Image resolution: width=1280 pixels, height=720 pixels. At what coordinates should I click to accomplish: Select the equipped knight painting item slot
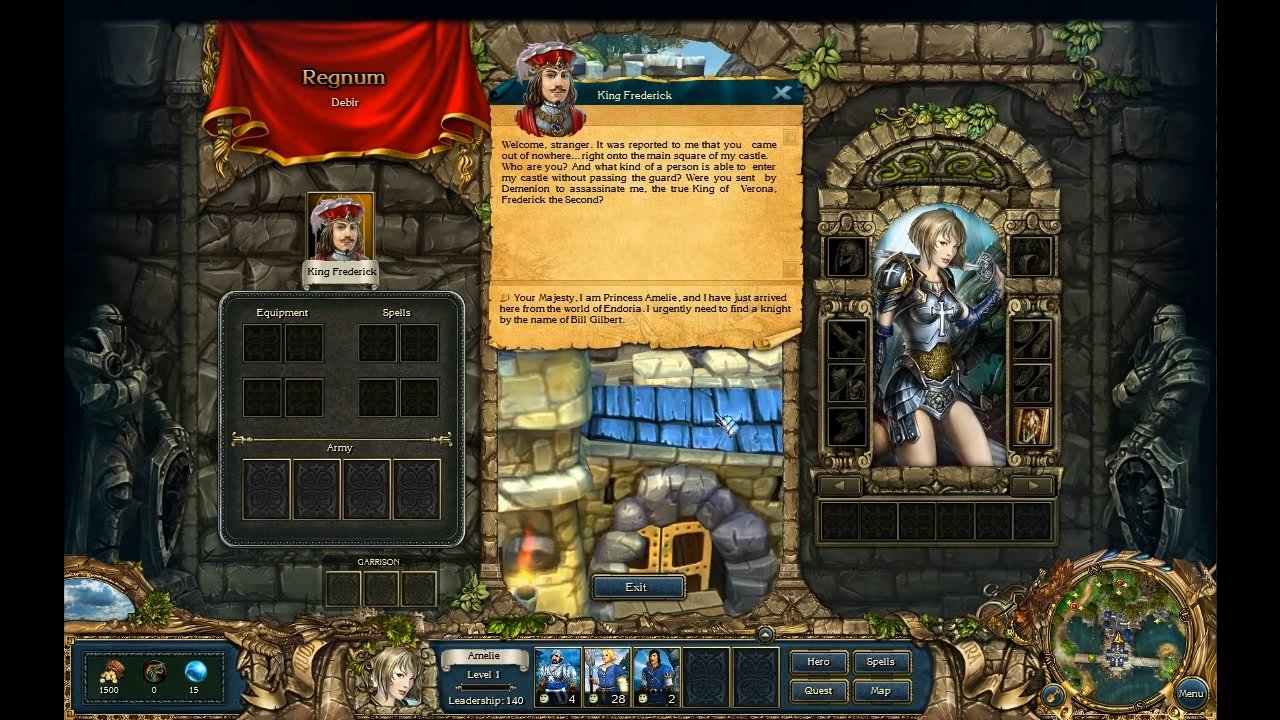(1031, 427)
